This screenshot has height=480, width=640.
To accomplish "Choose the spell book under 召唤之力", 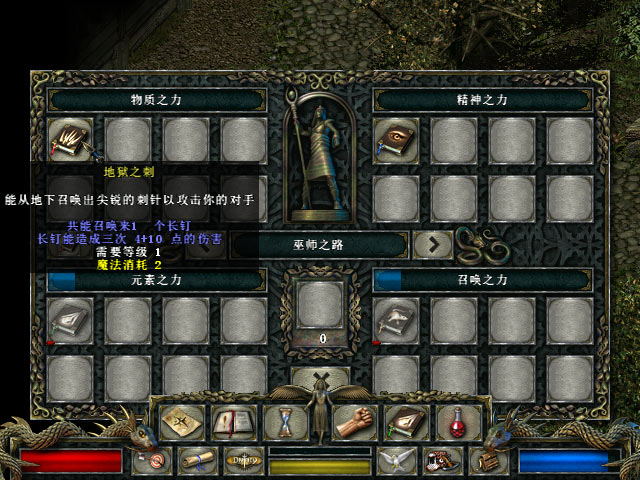I will 396,320.
